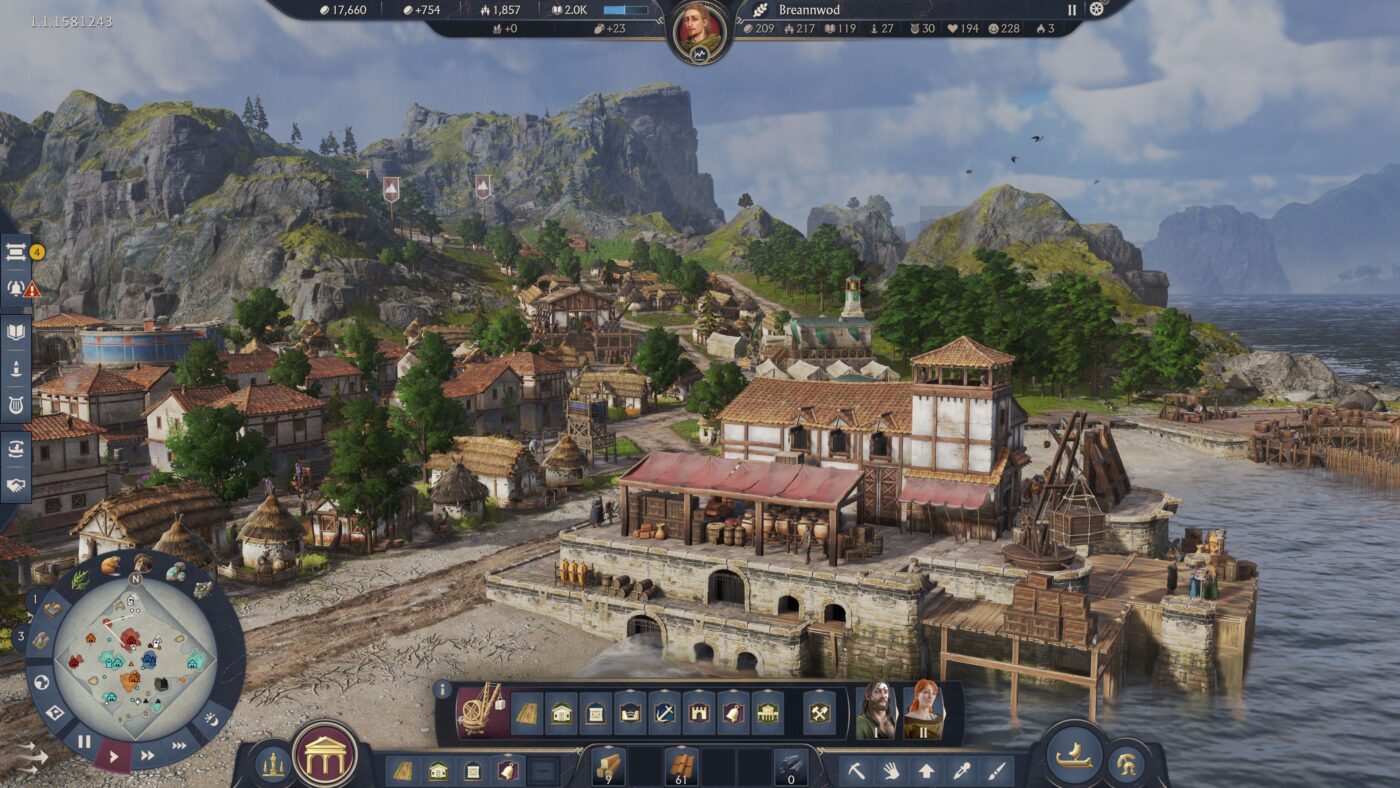Click the pause icon beside the settings wheel

(x=1072, y=10)
